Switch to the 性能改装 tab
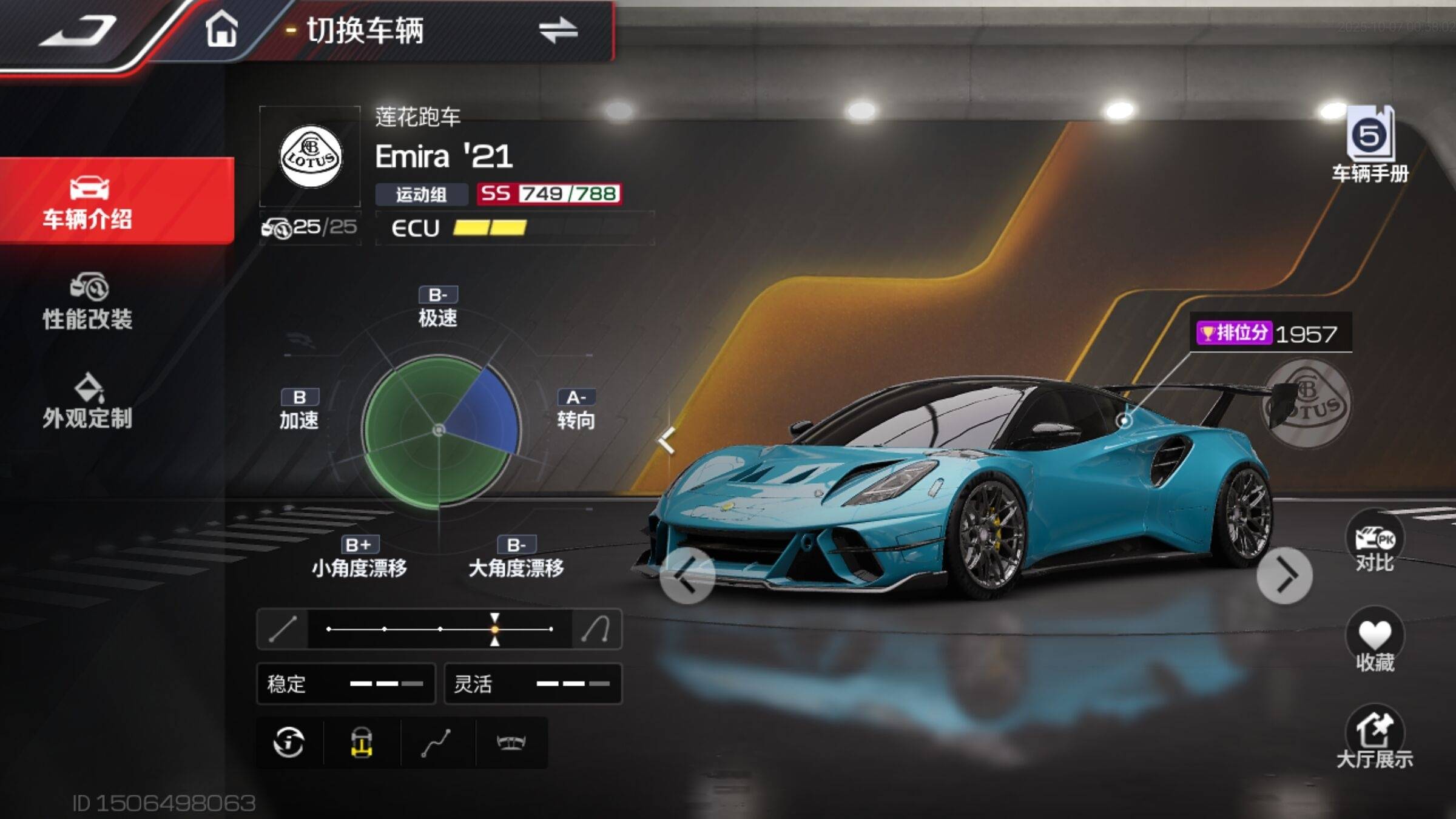The height and width of the screenshot is (819, 1456). point(88,302)
